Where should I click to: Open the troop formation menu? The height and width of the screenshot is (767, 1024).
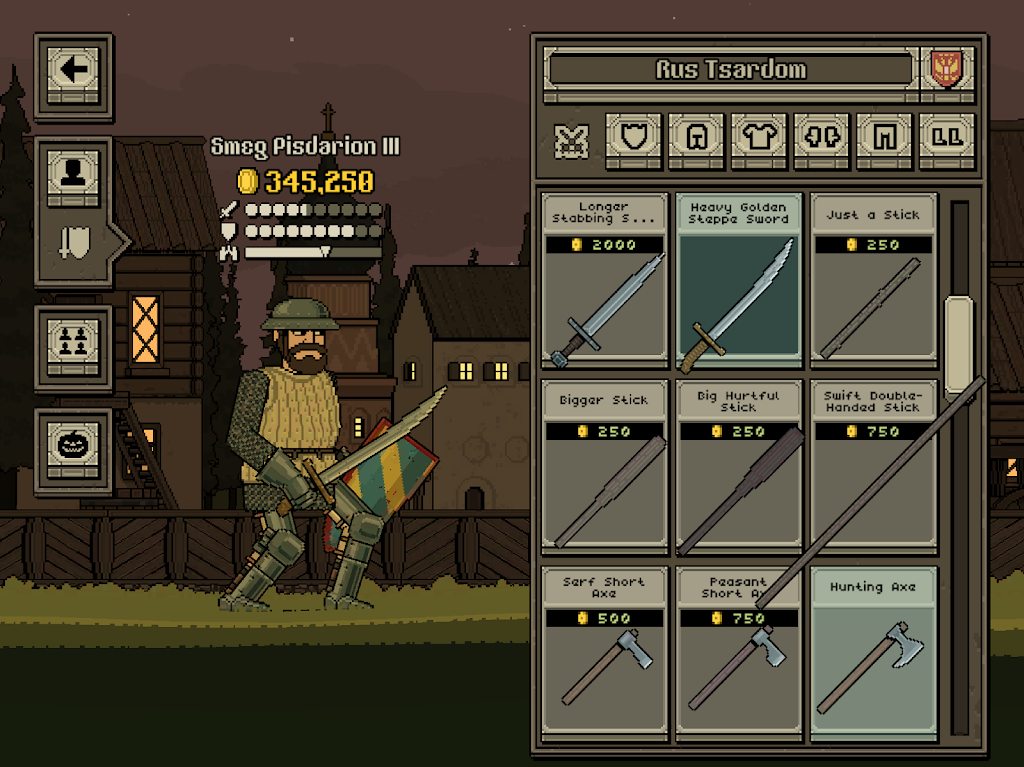[x=74, y=340]
